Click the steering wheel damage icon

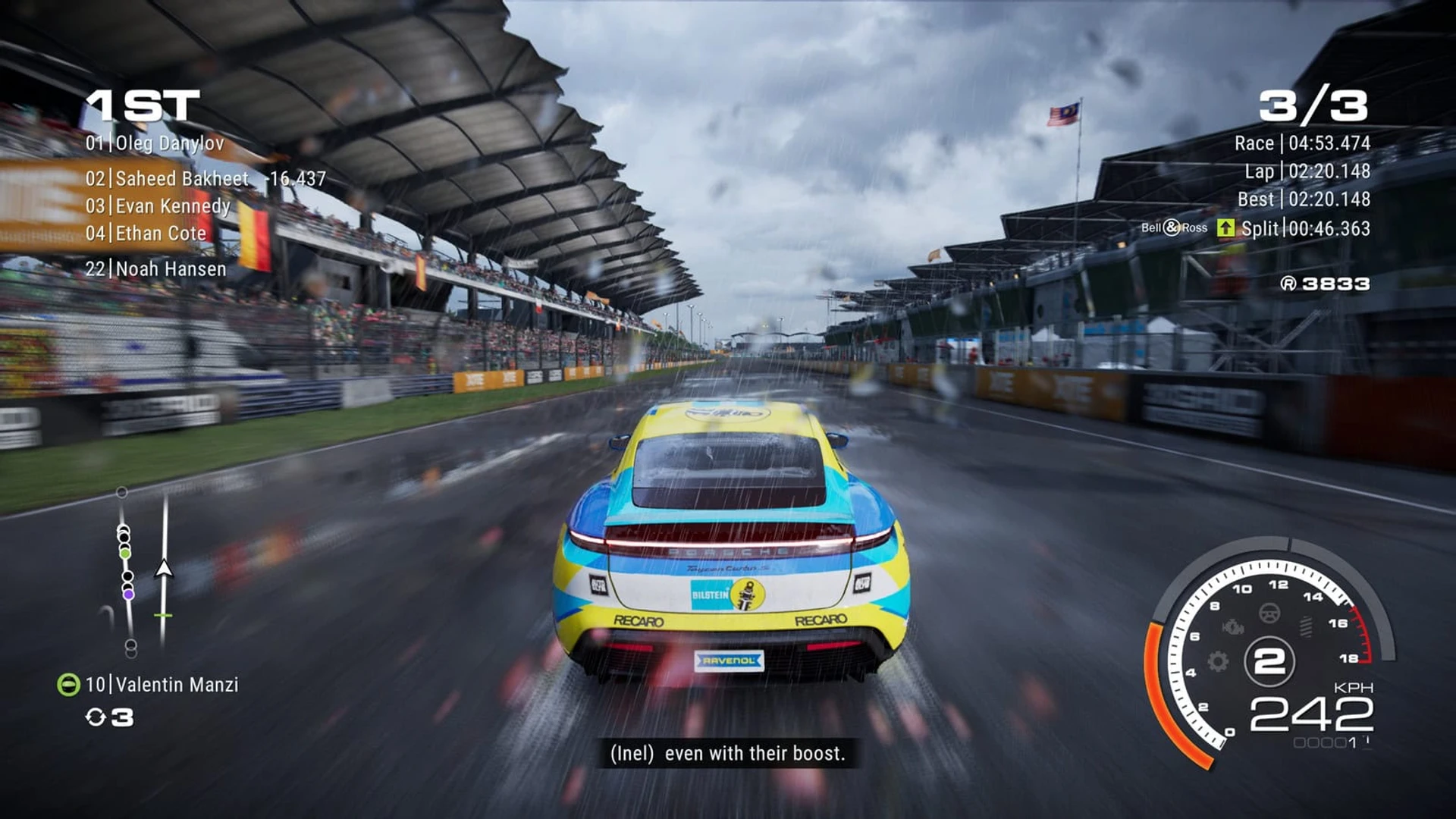point(1269,613)
